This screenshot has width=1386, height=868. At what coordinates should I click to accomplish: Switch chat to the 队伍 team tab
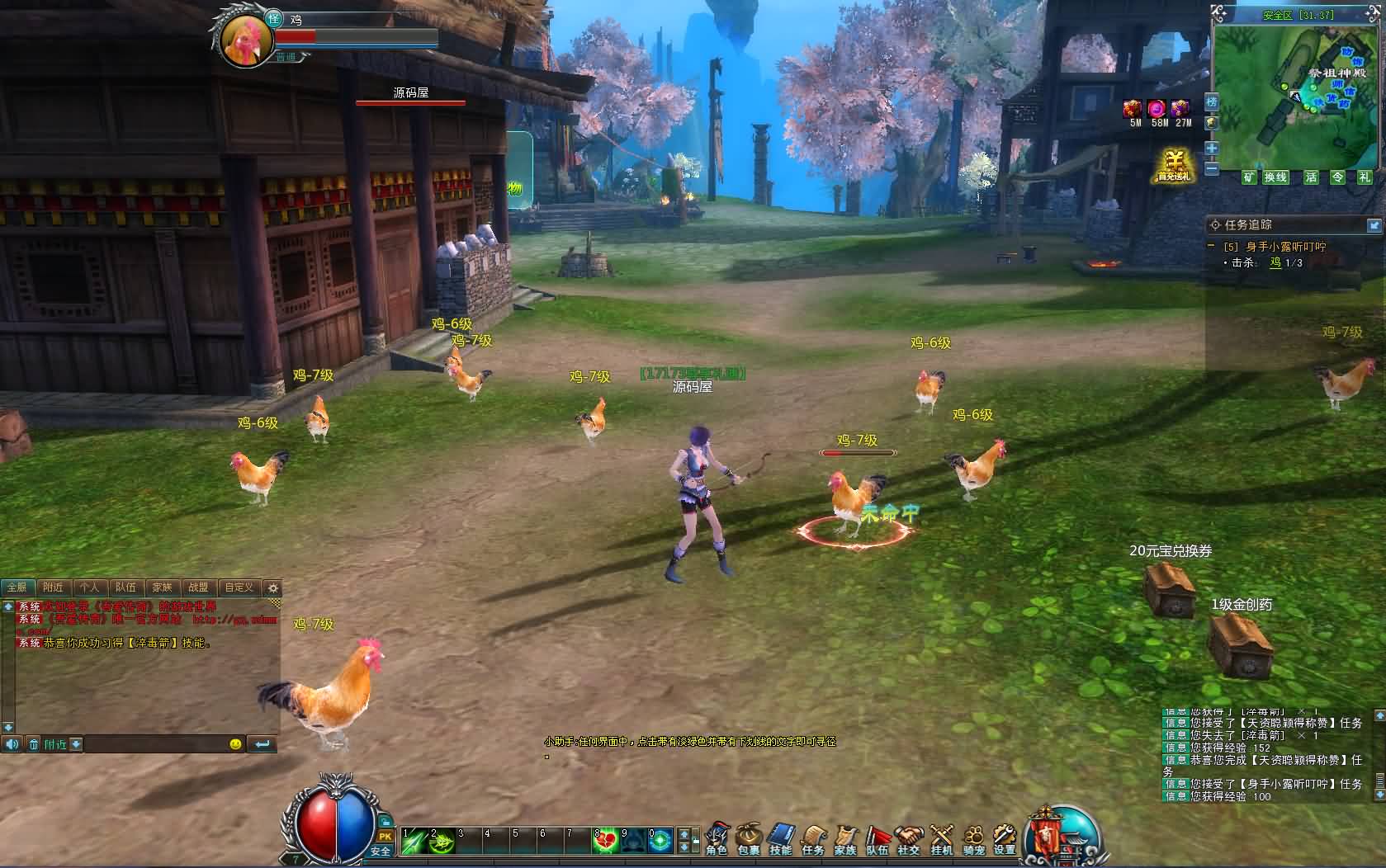tap(125, 587)
